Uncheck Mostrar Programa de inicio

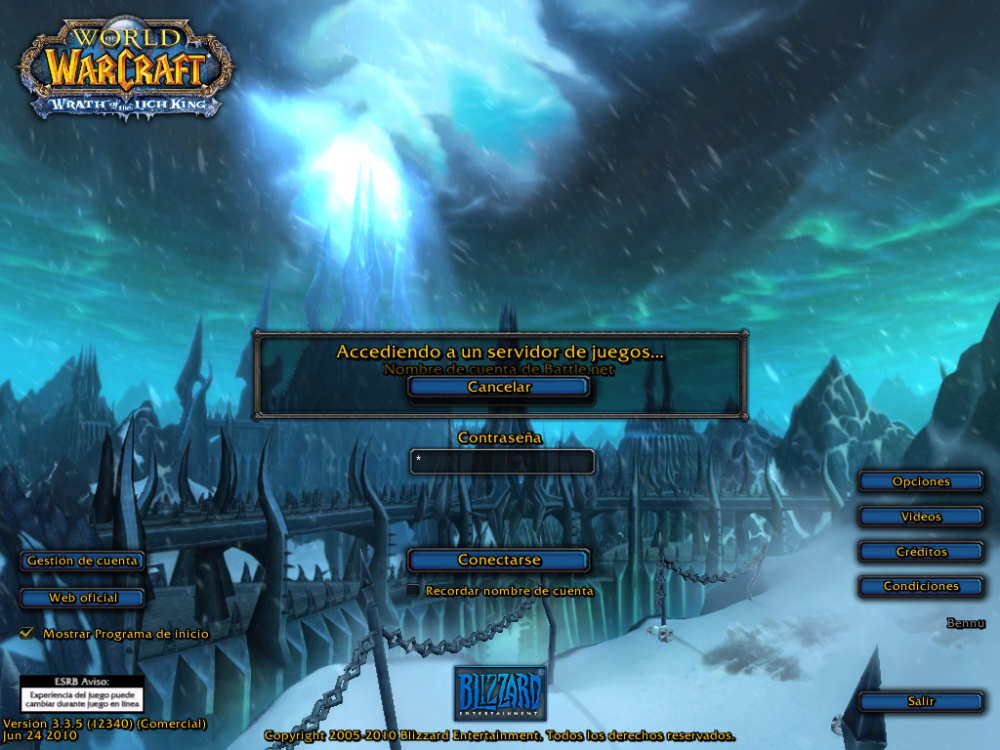(x=27, y=633)
